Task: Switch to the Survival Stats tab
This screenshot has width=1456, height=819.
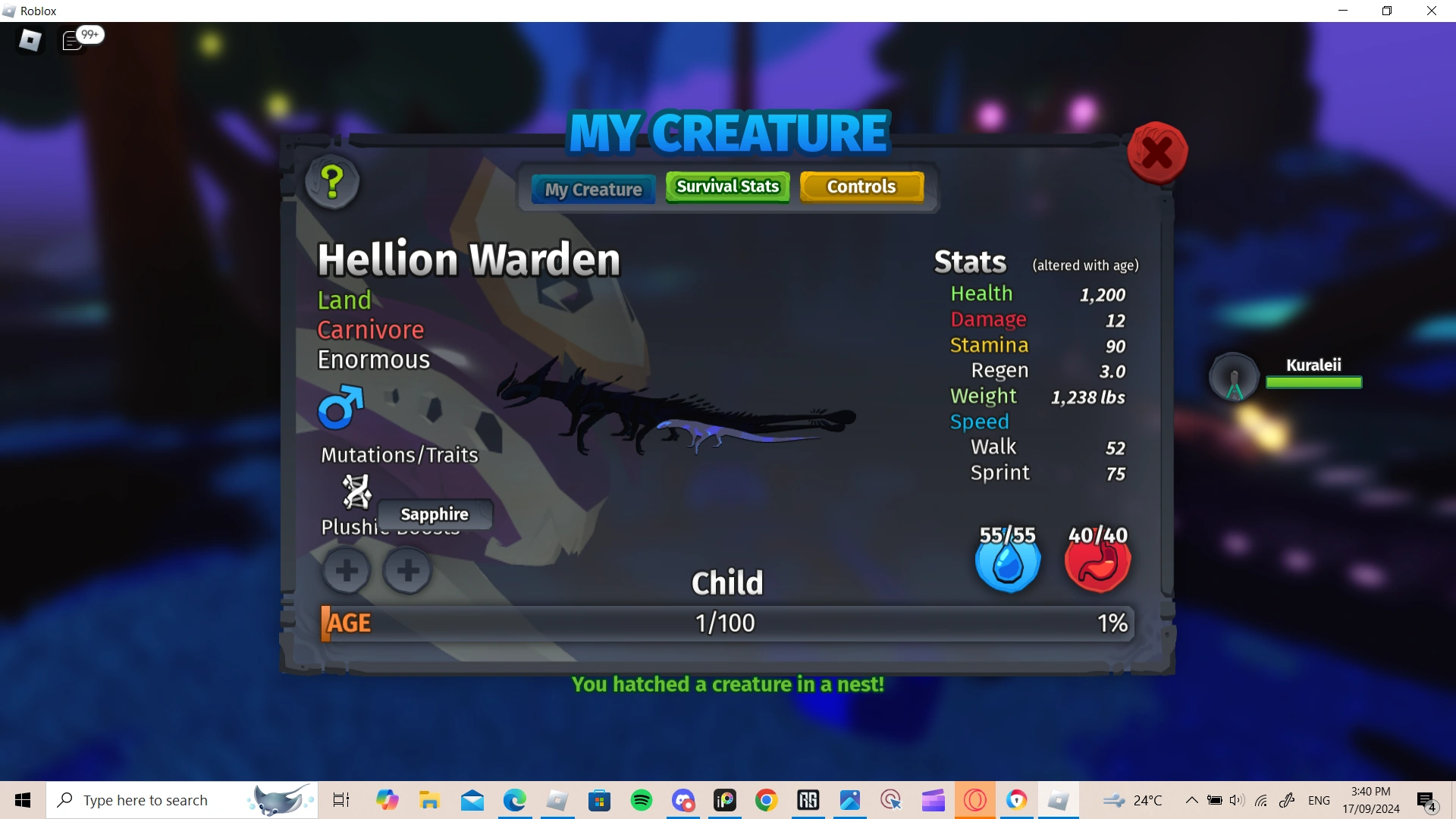Action: coord(726,187)
